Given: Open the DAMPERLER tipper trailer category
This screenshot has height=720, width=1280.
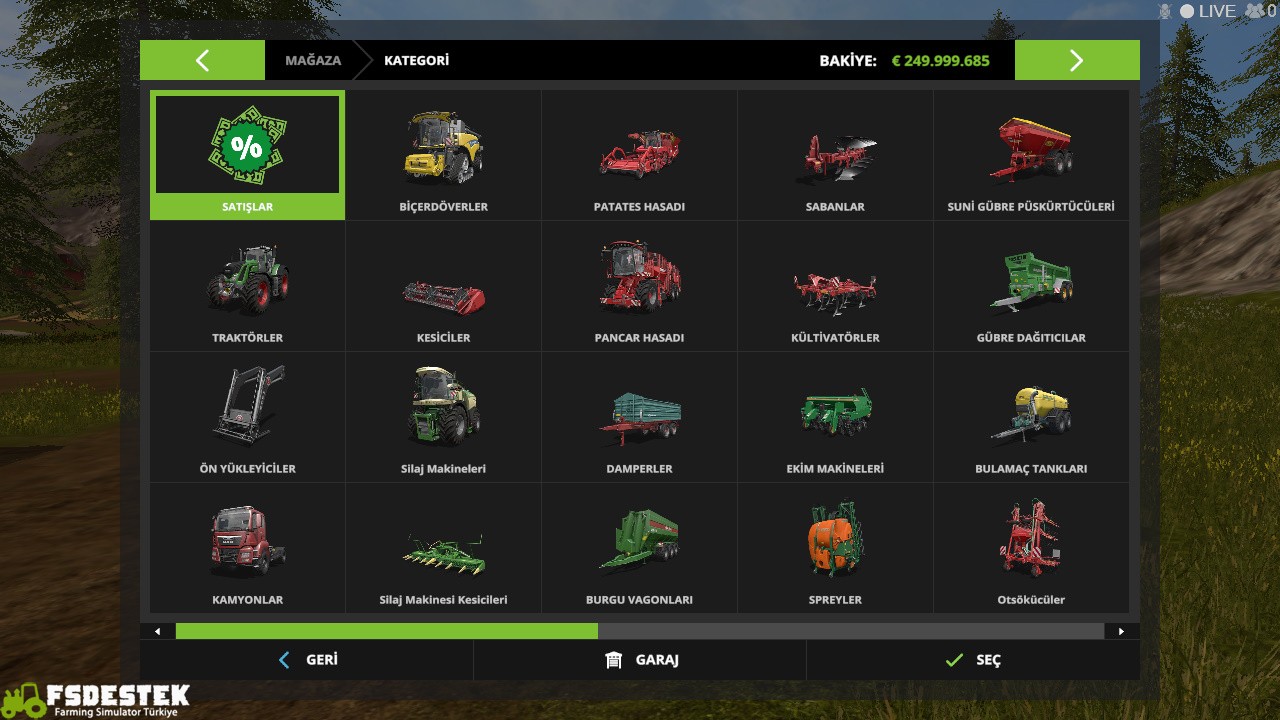Looking at the screenshot, I should tap(639, 413).
